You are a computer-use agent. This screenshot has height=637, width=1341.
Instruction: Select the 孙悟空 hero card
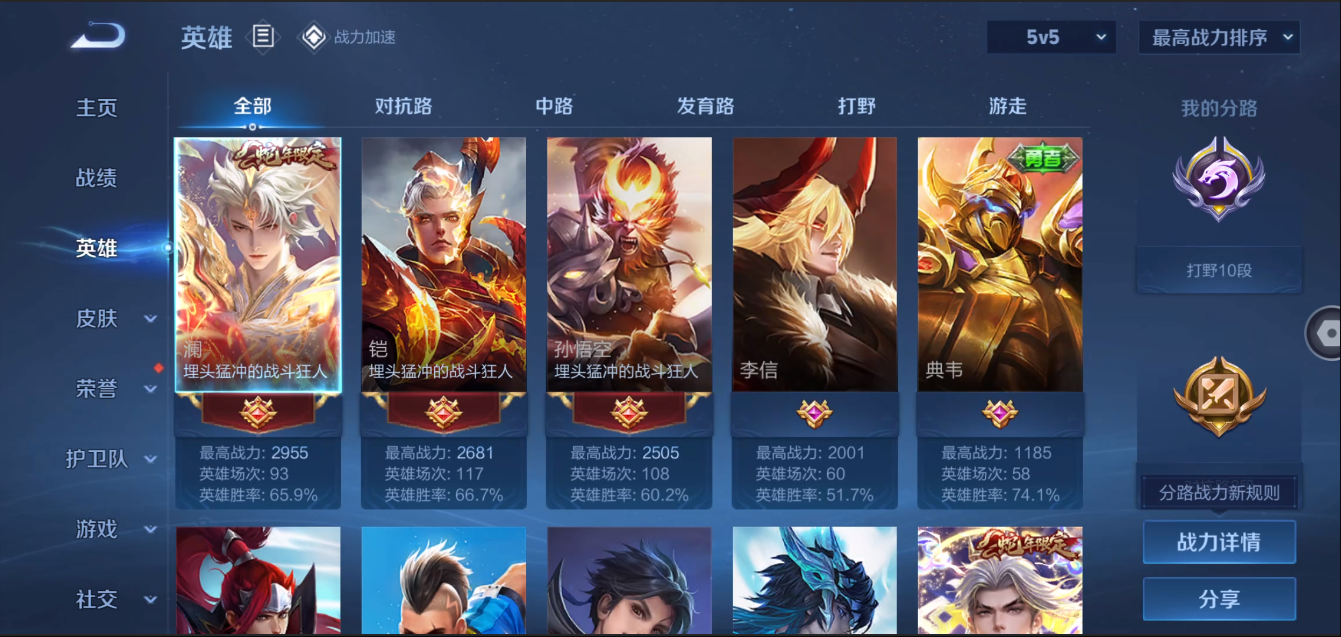pyautogui.click(x=629, y=265)
